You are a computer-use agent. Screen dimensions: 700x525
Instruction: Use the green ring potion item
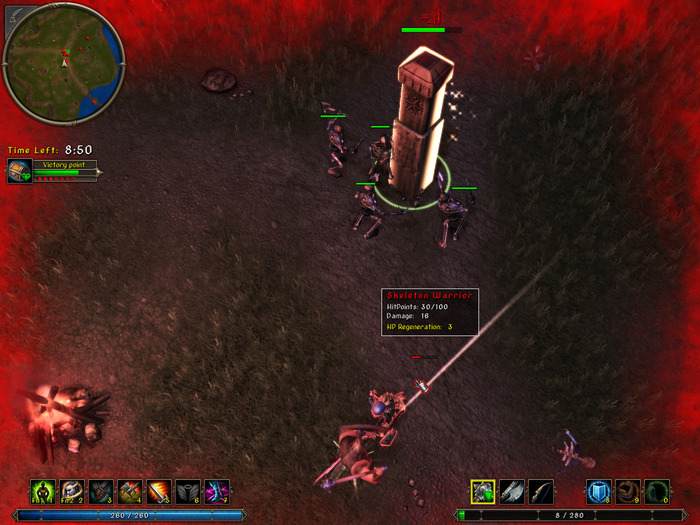pyautogui.click(x=656, y=491)
